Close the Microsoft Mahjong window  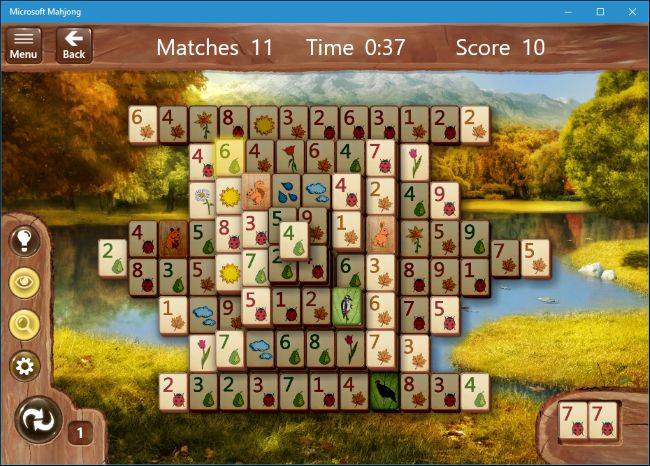point(632,11)
